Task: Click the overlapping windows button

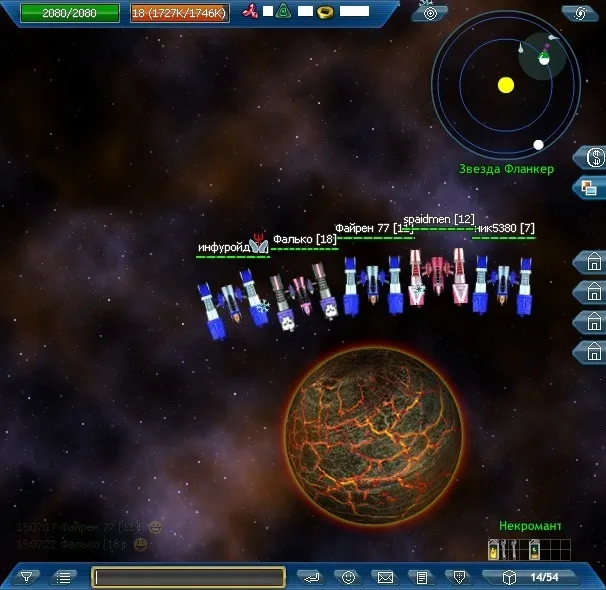Action: point(590,186)
